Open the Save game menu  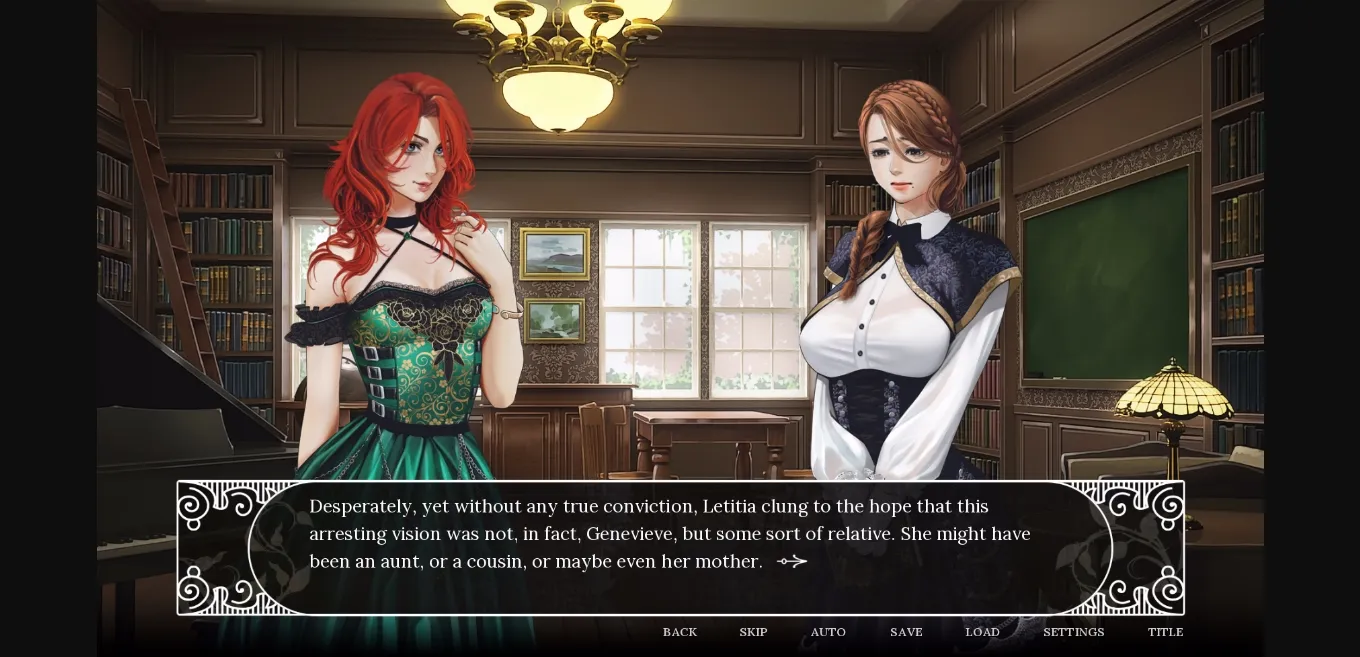tap(906, 632)
